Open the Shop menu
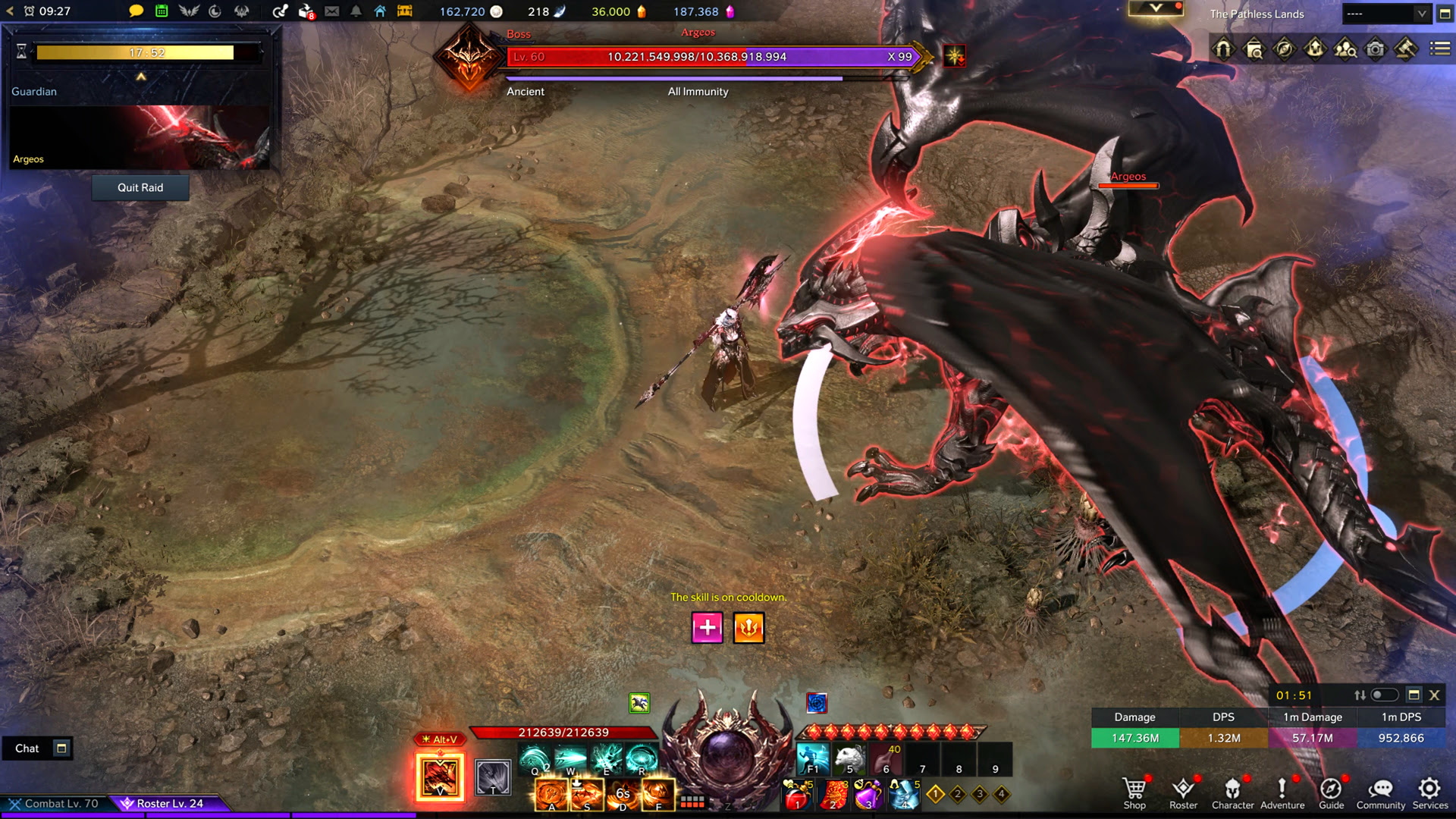This screenshot has width=1456, height=819. 1134,793
